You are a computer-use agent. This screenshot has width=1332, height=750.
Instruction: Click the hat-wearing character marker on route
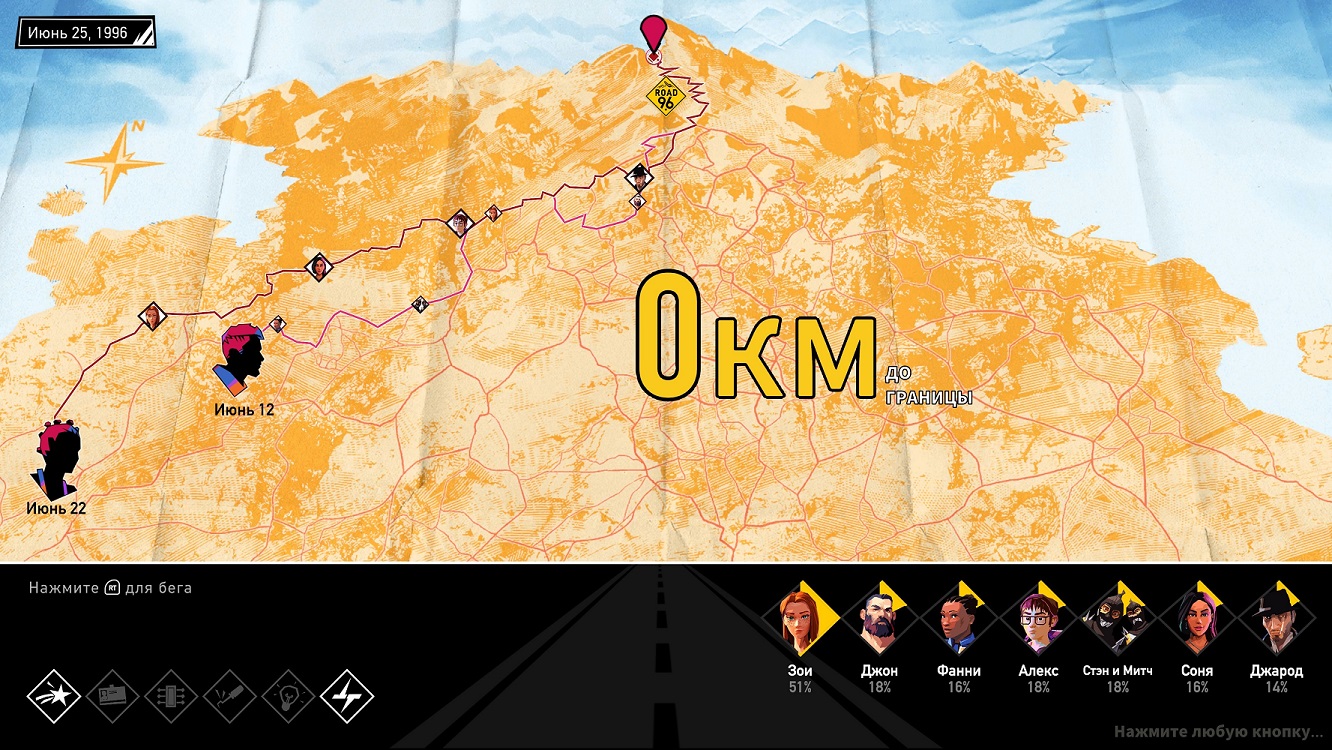(x=638, y=179)
